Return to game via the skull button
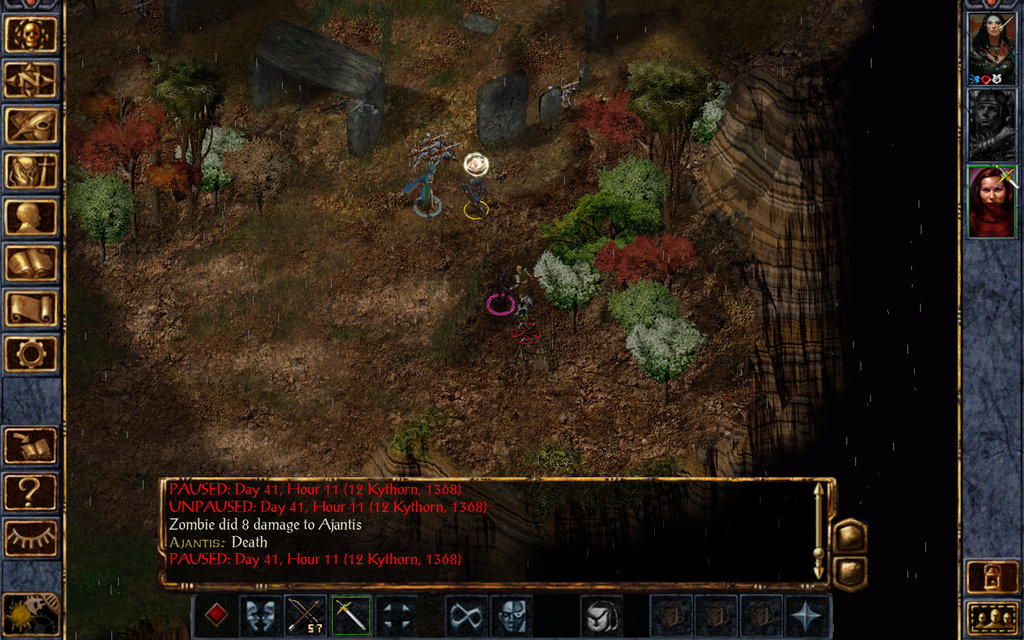 [x=30, y=35]
